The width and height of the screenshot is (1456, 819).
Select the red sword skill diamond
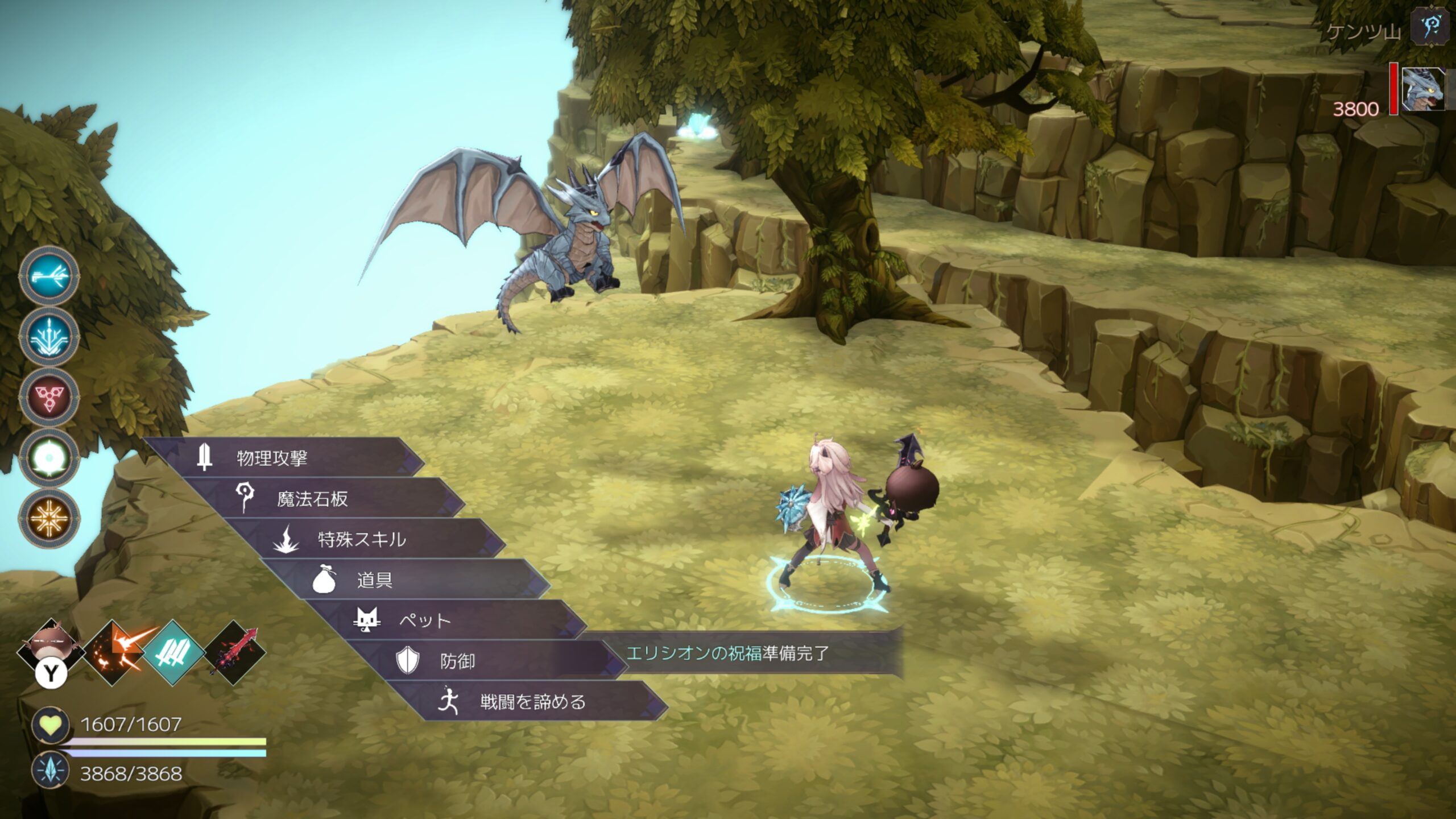pos(235,652)
